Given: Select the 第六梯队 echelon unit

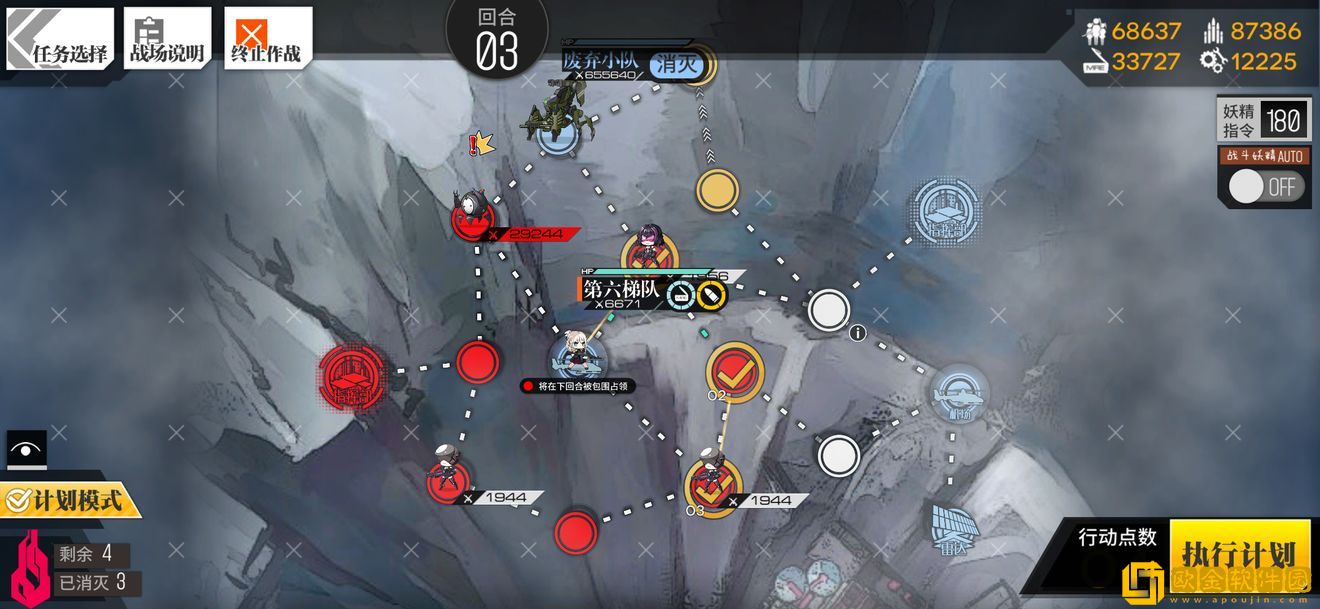Looking at the screenshot, I should tap(578, 355).
